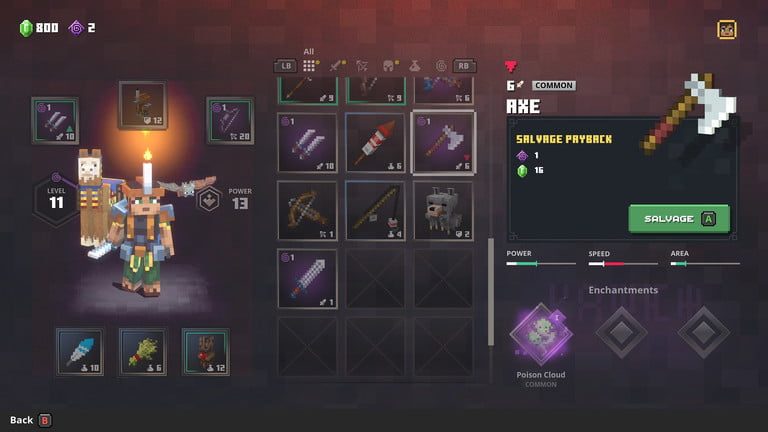Select the equipped blue feather artifact
Image resolution: width=768 pixels, height=432 pixels.
coord(79,351)
